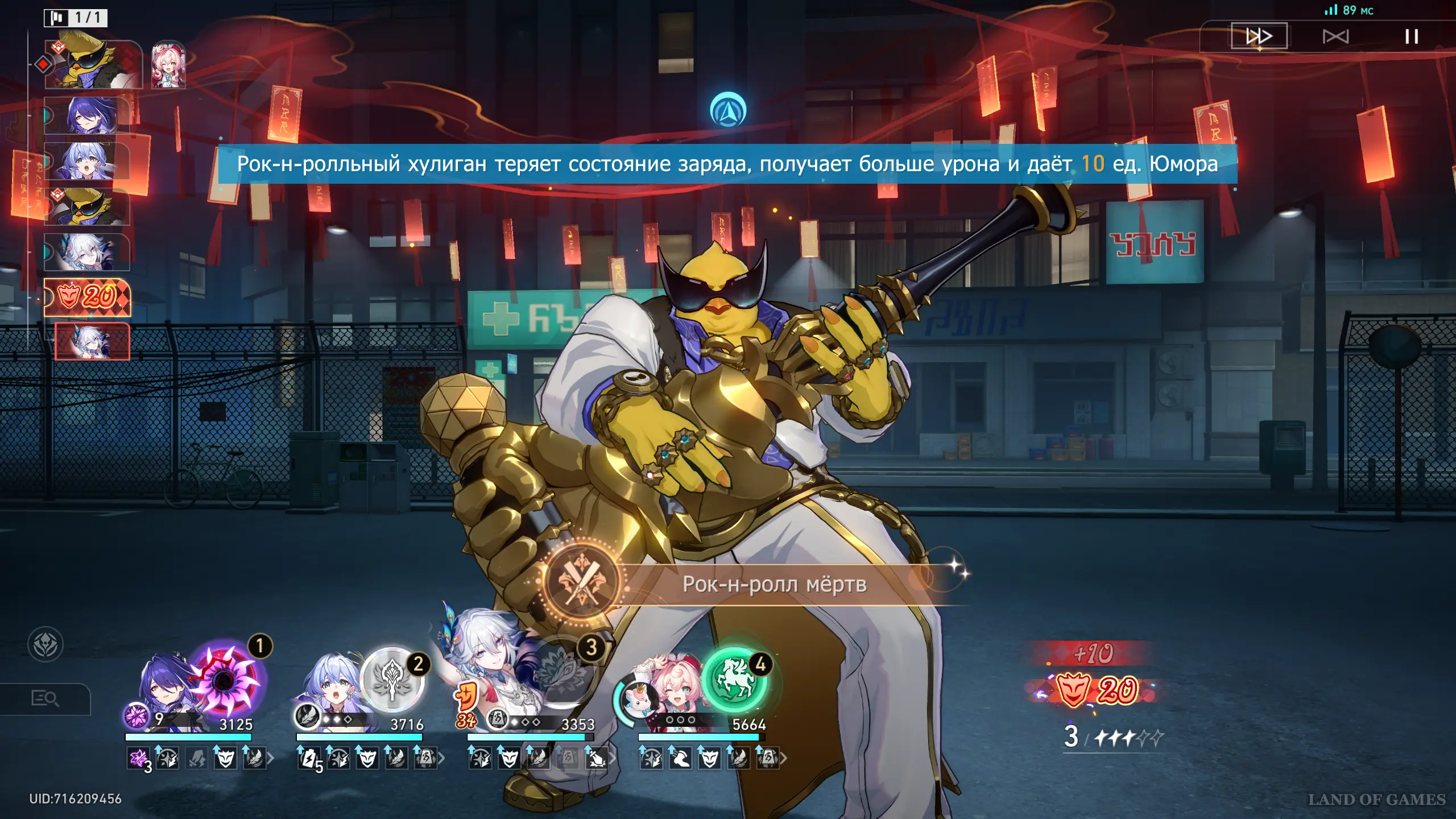Activate the white ultimate numbered 2

click(392, 680)
